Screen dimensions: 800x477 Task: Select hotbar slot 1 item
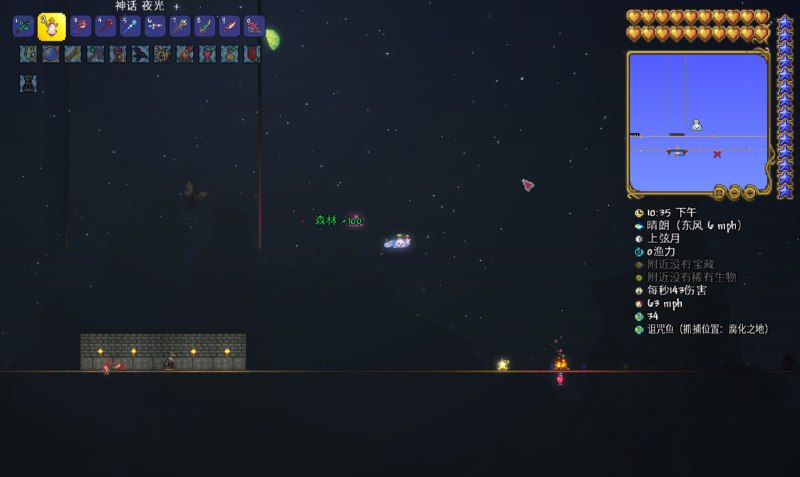pos(23,26)
